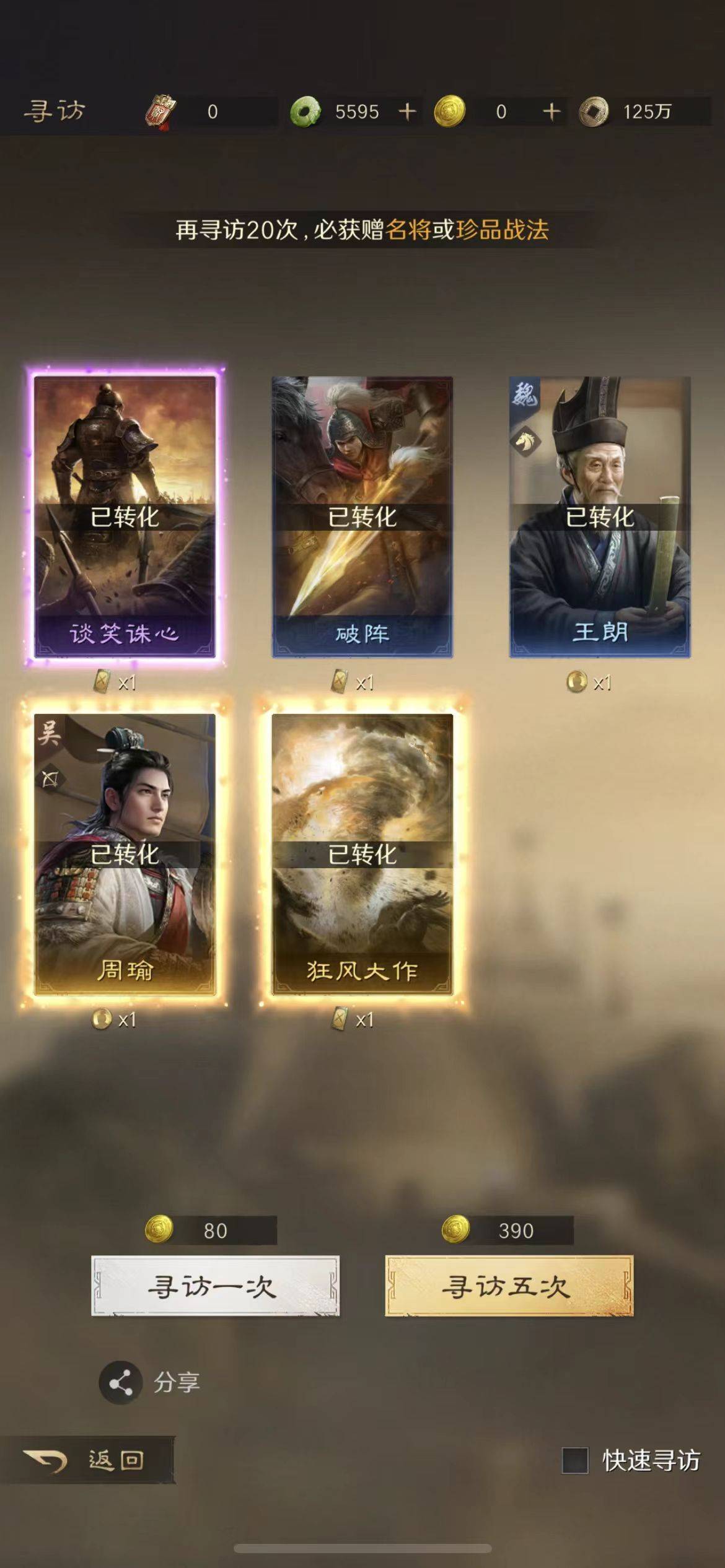Open the 周瑜 general card
The height and width of the screenshot is (1568, 725).
(x=125, y=854)
